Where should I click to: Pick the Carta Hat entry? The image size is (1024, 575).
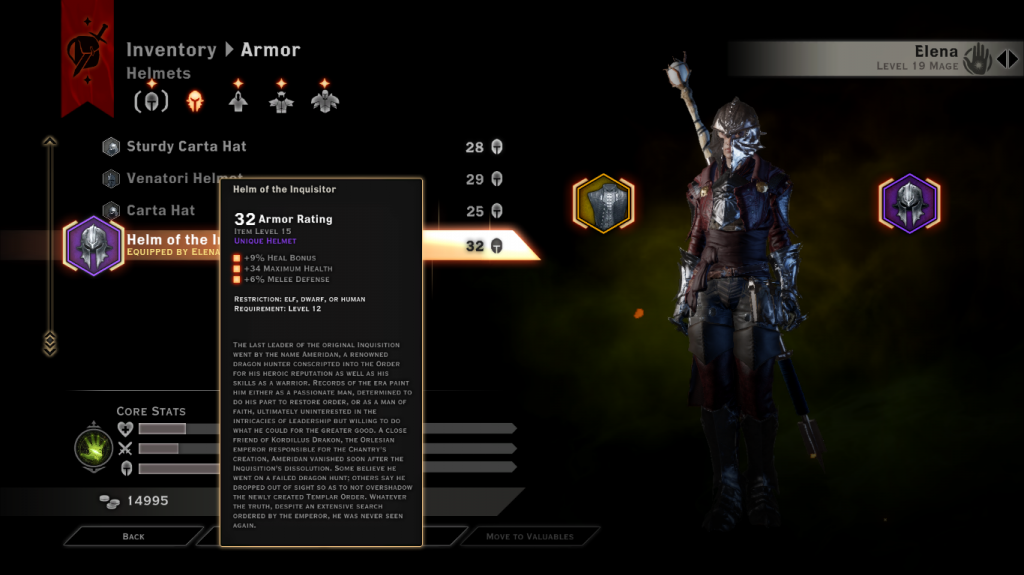click(x=160, y=211)
